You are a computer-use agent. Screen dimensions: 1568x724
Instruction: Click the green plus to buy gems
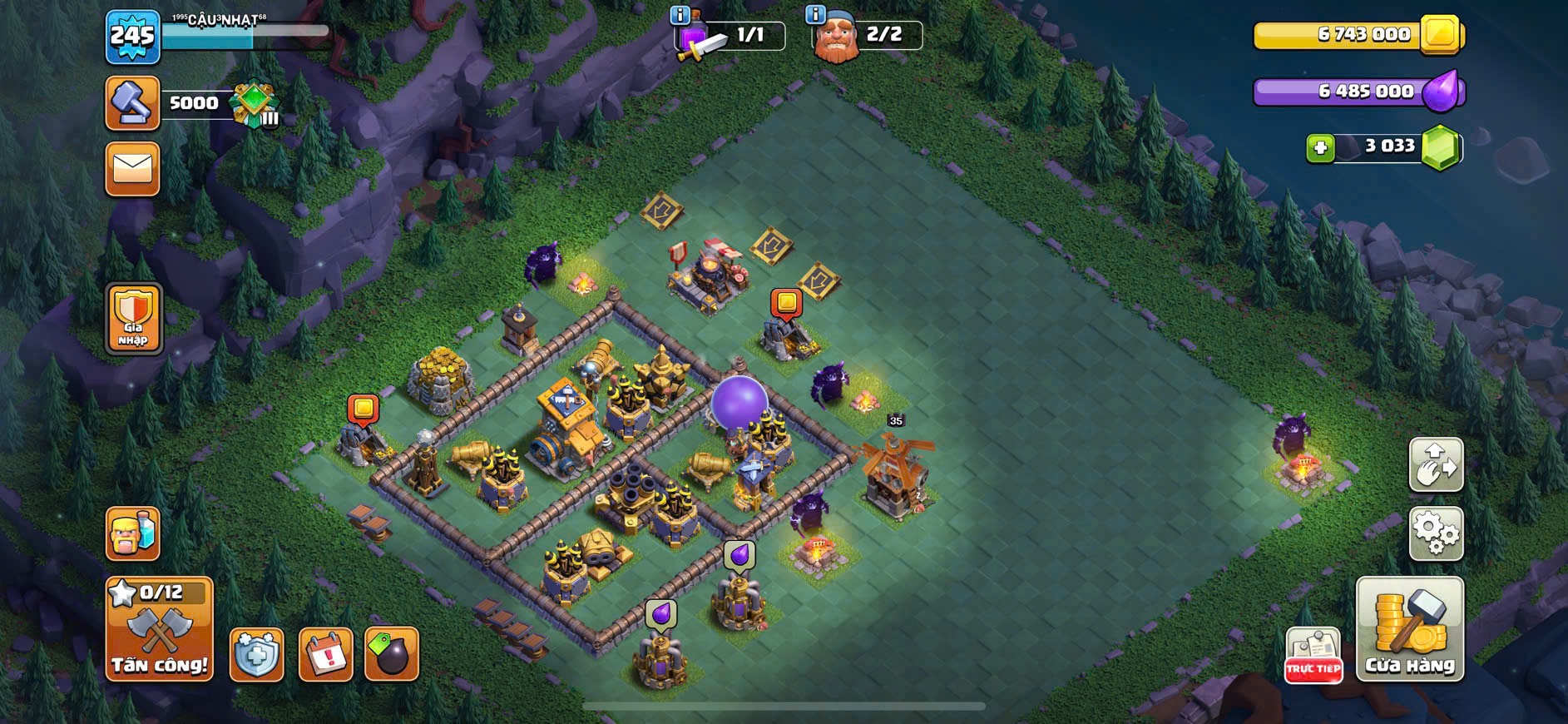click(x=1319, y=148)
